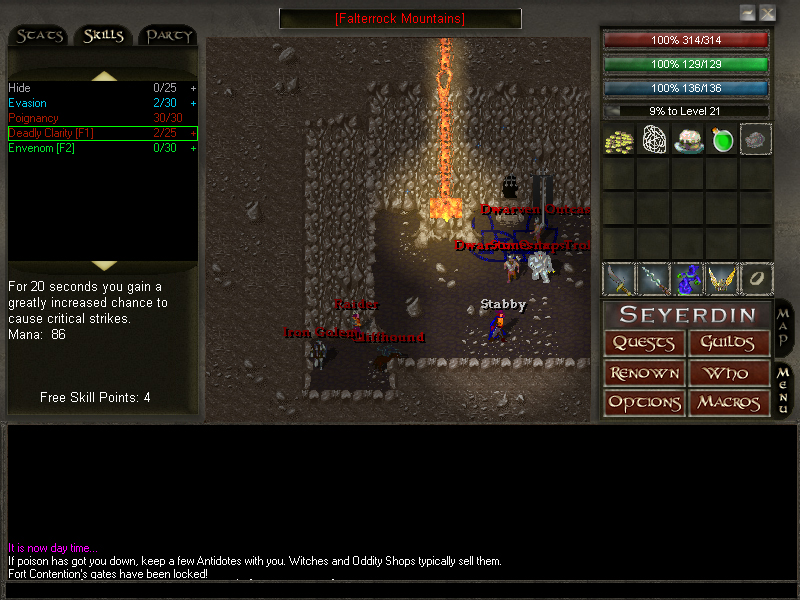Add a skill point to Envenom

point(193,148)
